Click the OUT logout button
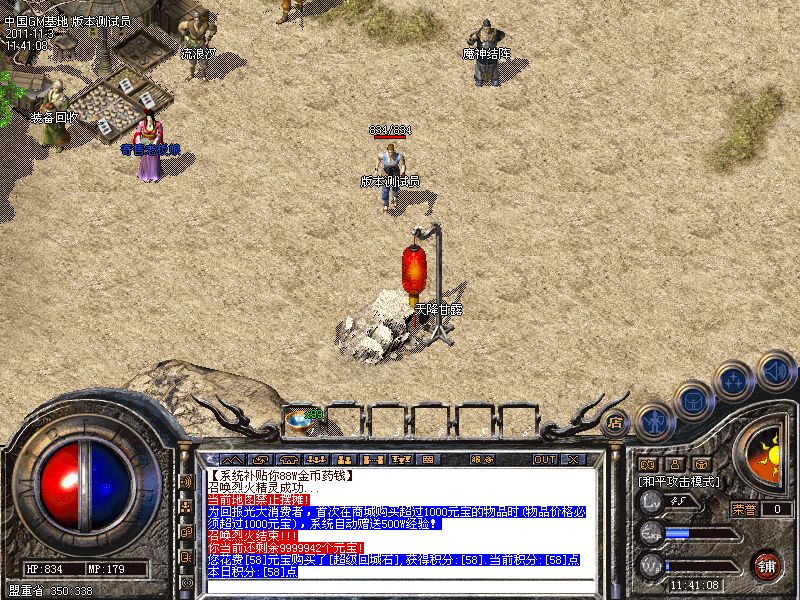This screenshot has height=600, width=800. point(544,459)
